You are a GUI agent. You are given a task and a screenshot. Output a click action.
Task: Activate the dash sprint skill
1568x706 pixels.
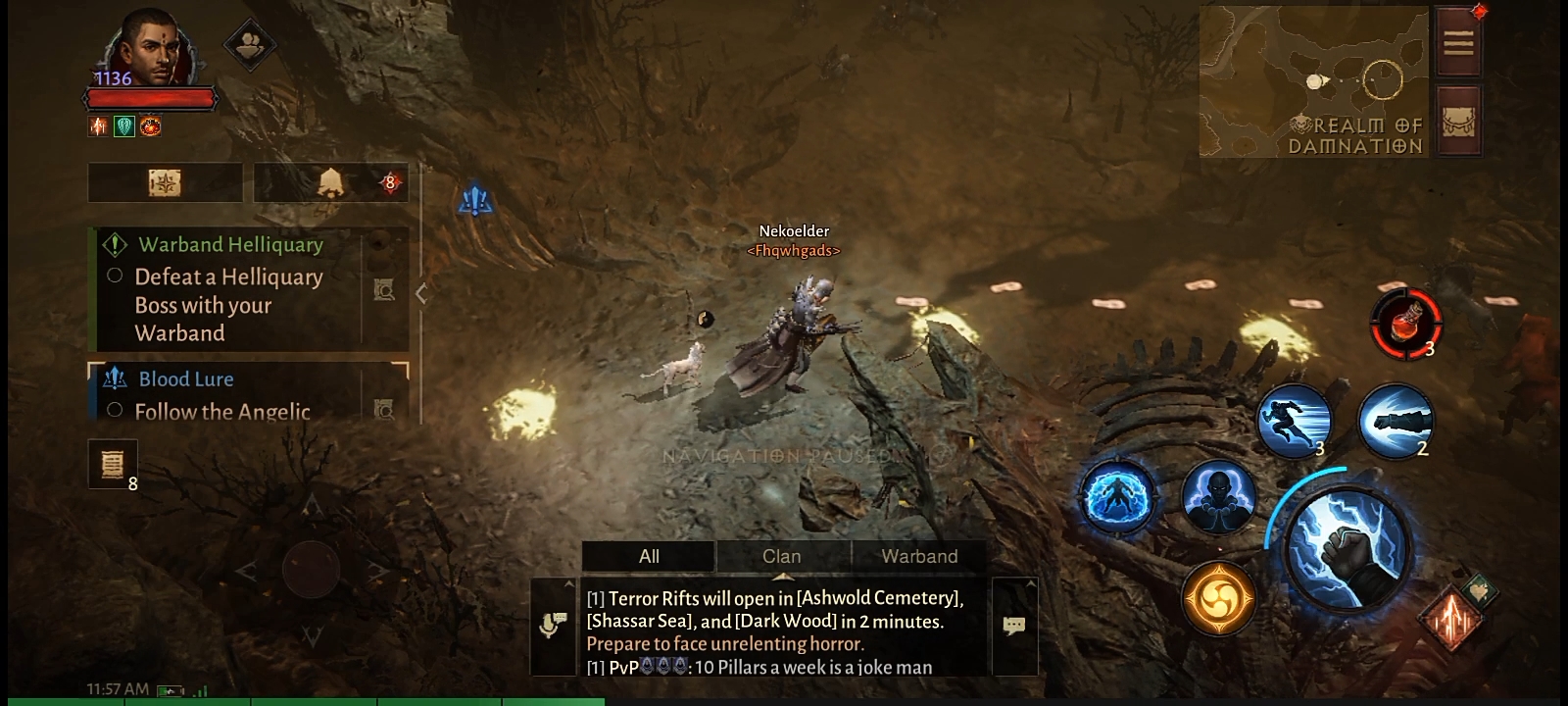click(x=1294, y=422)
